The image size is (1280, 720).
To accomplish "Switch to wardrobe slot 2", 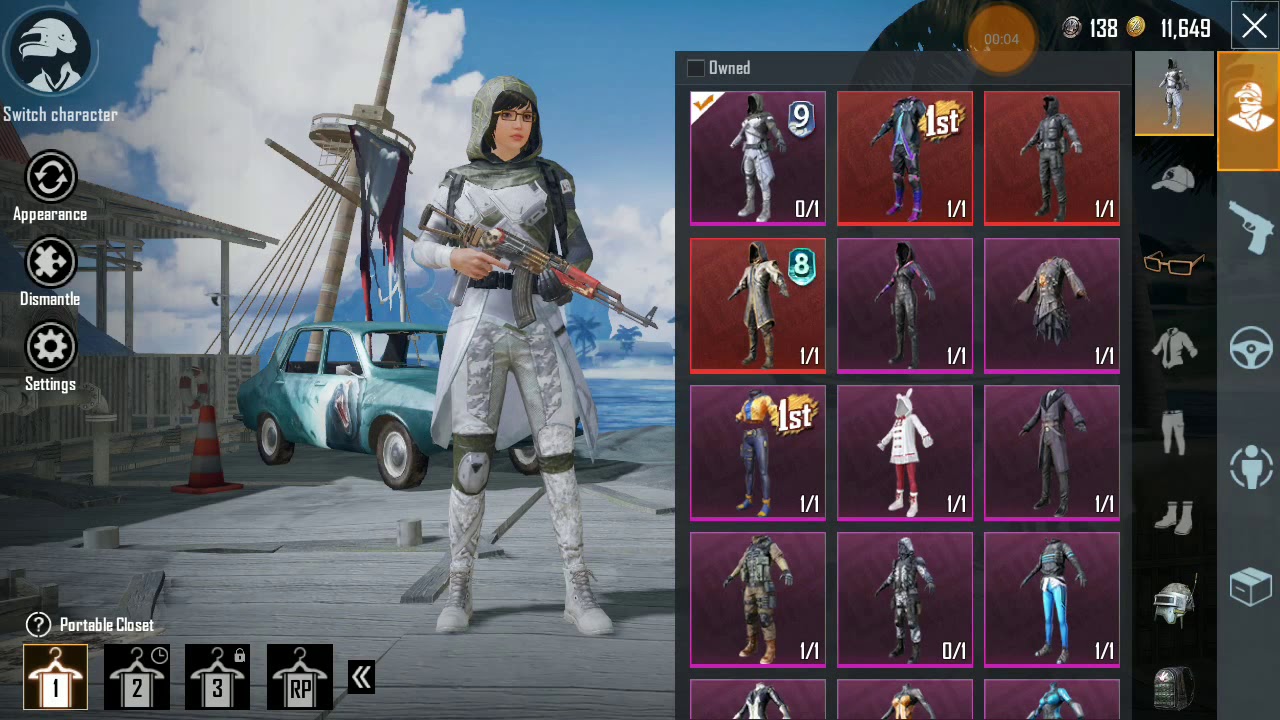I will click(x=137, y=677).
